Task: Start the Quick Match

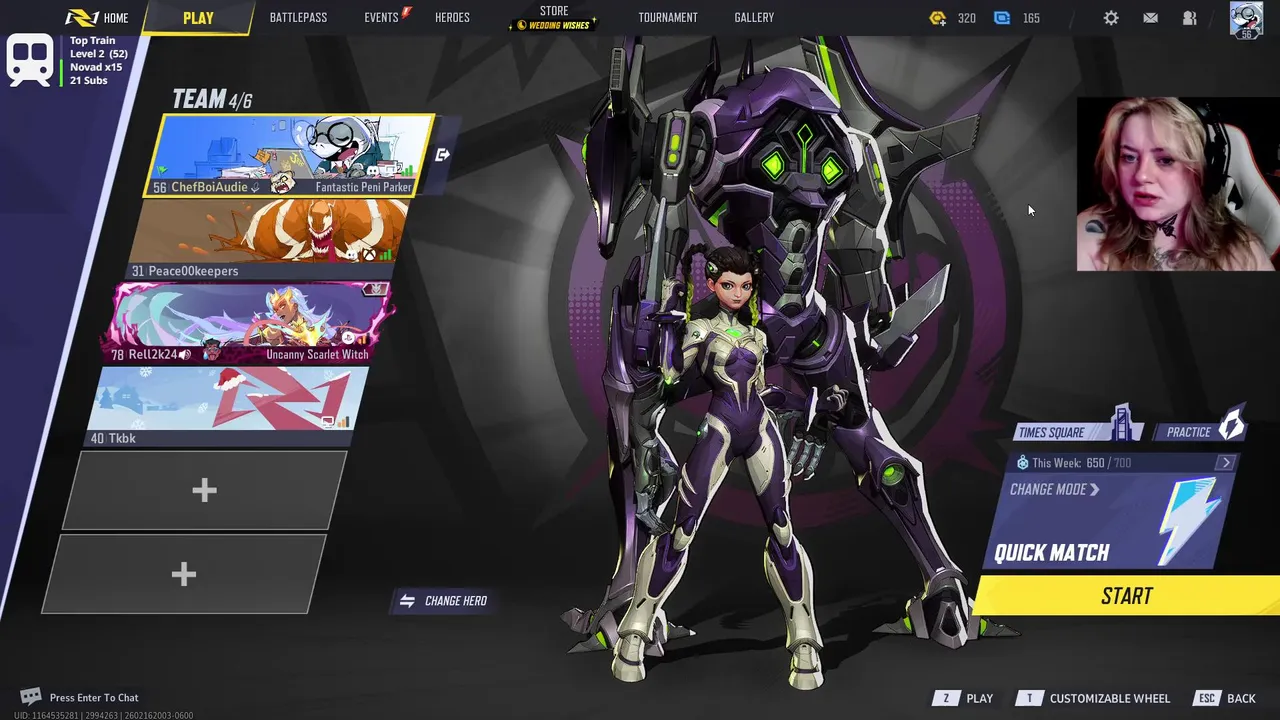Action: pyautogui.click(x=1126, y=596)
